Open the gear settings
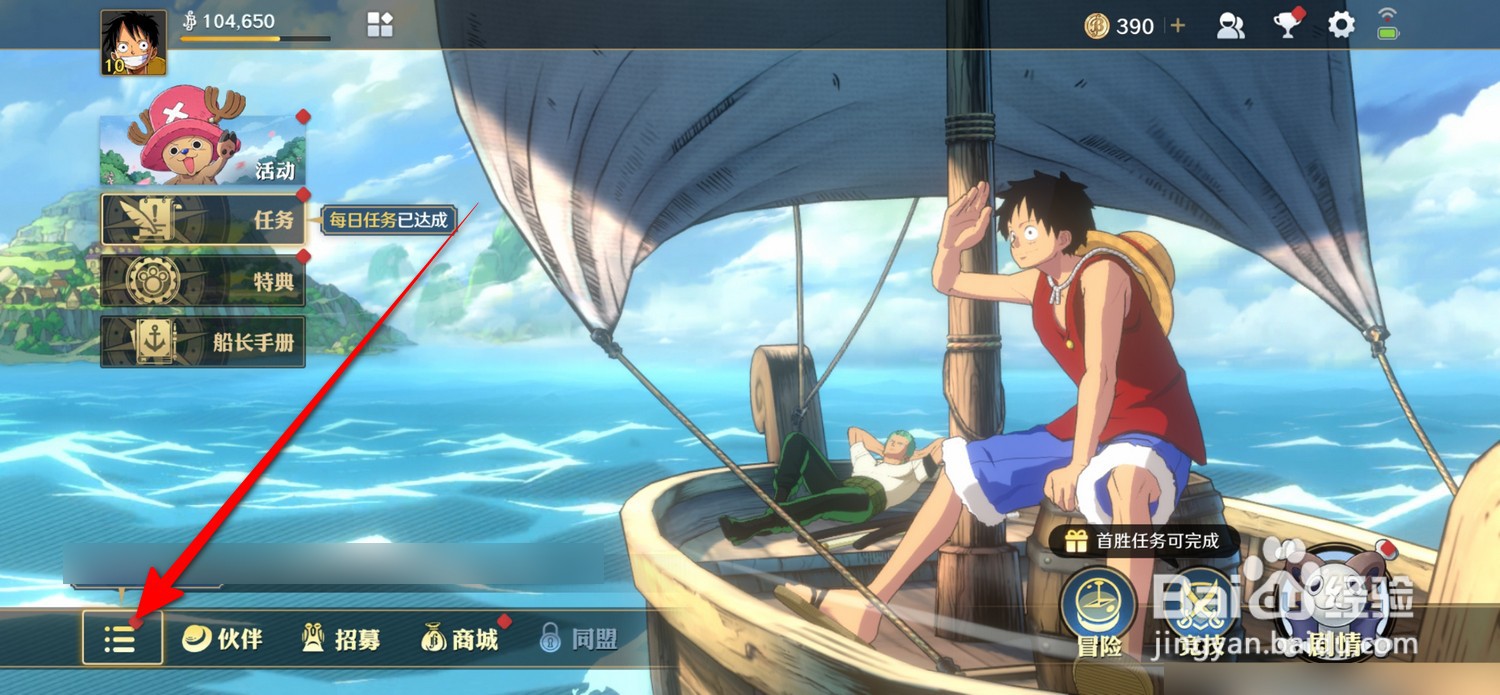 click(x=1341, y=26)
